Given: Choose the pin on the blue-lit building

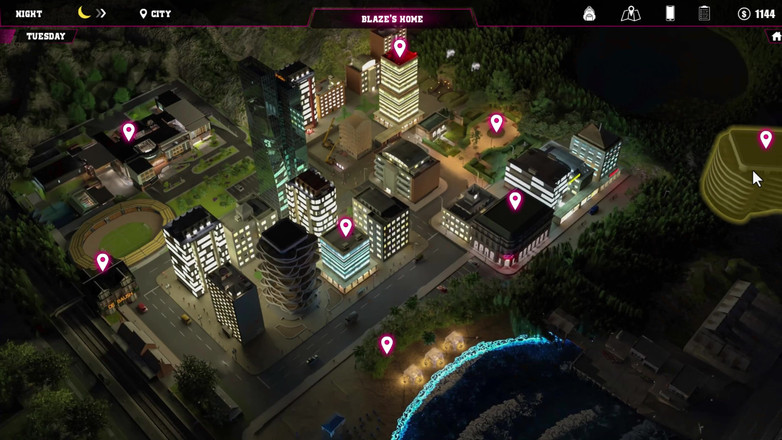Looking at the screenshot, I should pos(346,228).
